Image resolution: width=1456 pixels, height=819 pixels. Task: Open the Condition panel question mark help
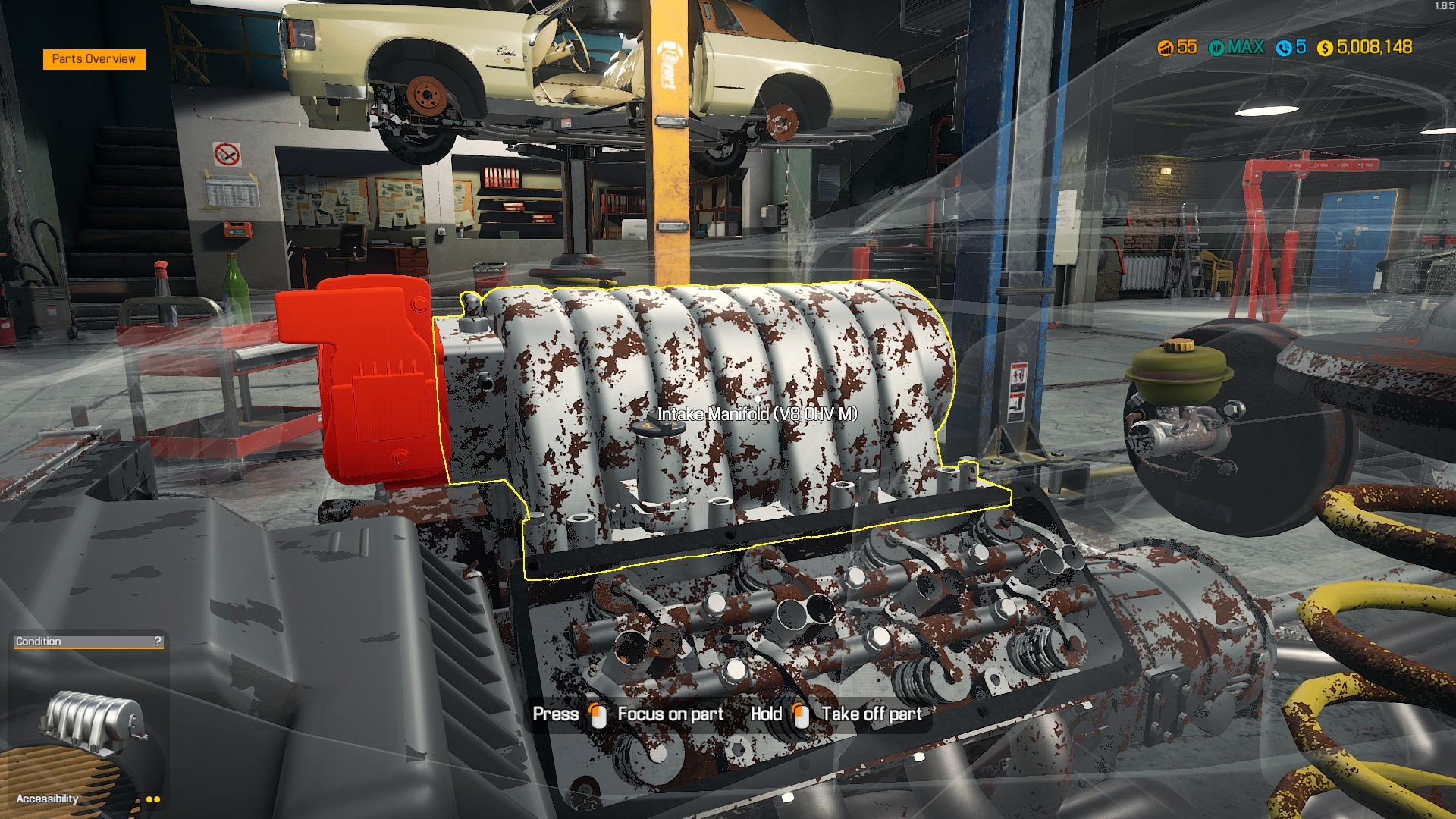coord(157,641)
